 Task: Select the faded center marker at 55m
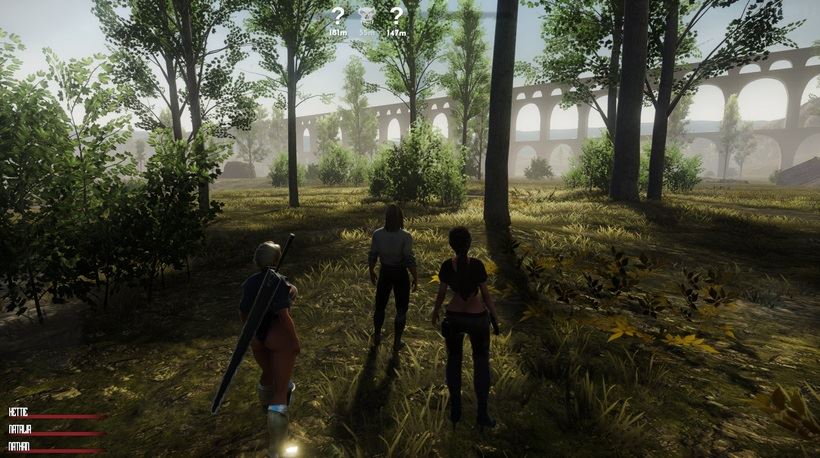click(367, 17)
